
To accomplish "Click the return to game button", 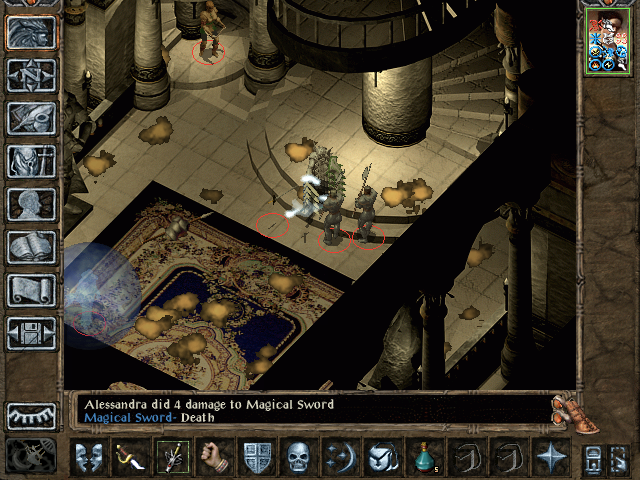I will (x=32, y=32).
